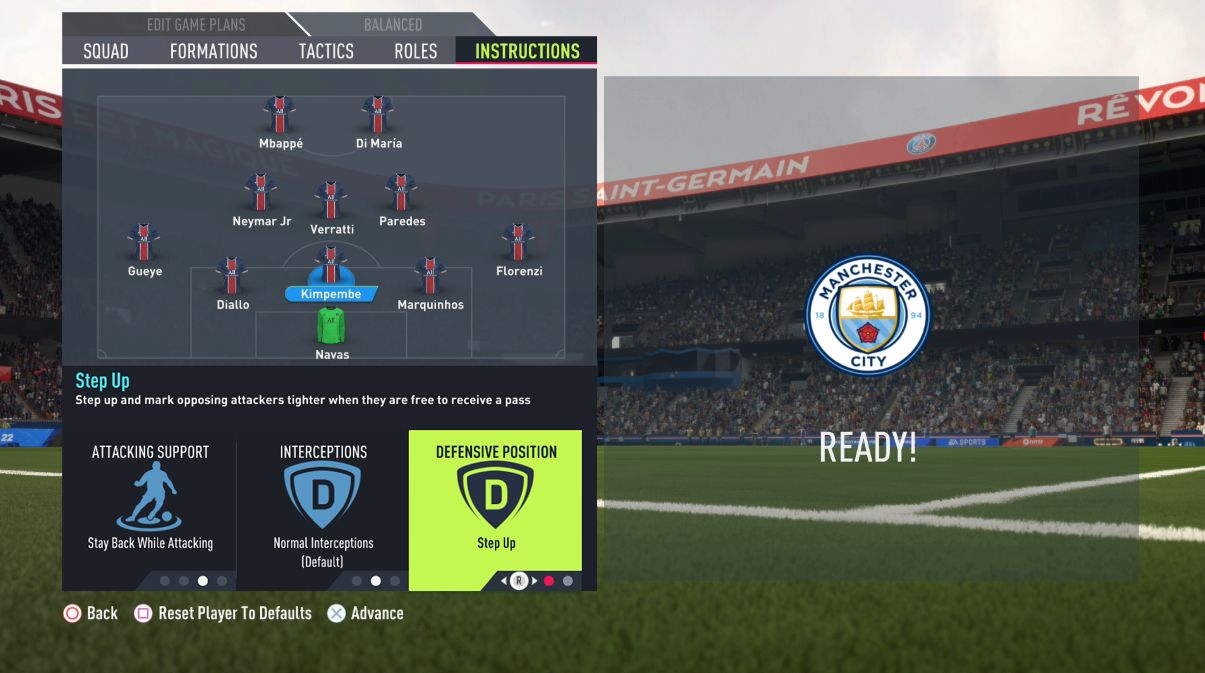Select Gueye at left back
Viewport: 1205px width, 673px height.
pyautogui.click(x=144, y=244)
